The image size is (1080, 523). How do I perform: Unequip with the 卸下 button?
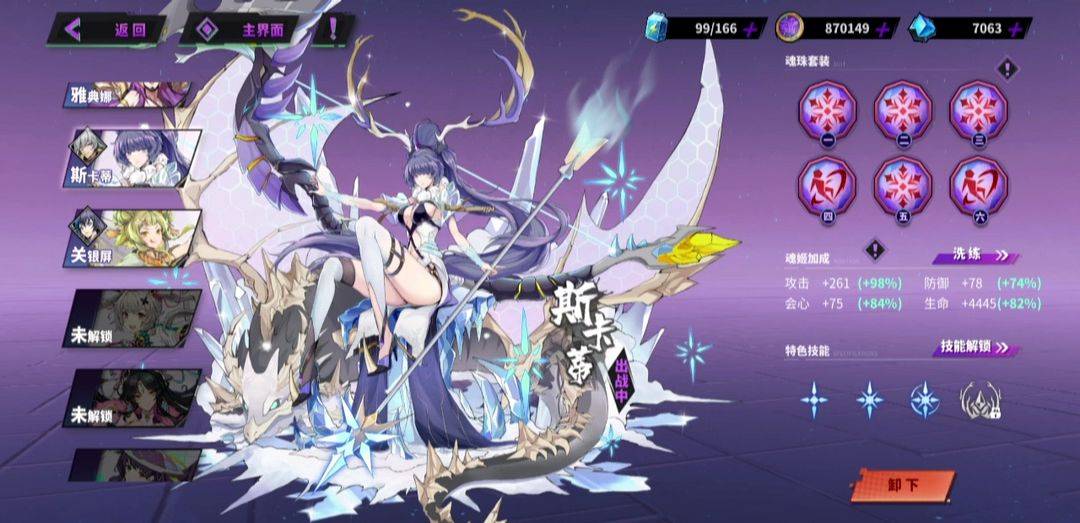pyautogui.click(x=902, y=486)
